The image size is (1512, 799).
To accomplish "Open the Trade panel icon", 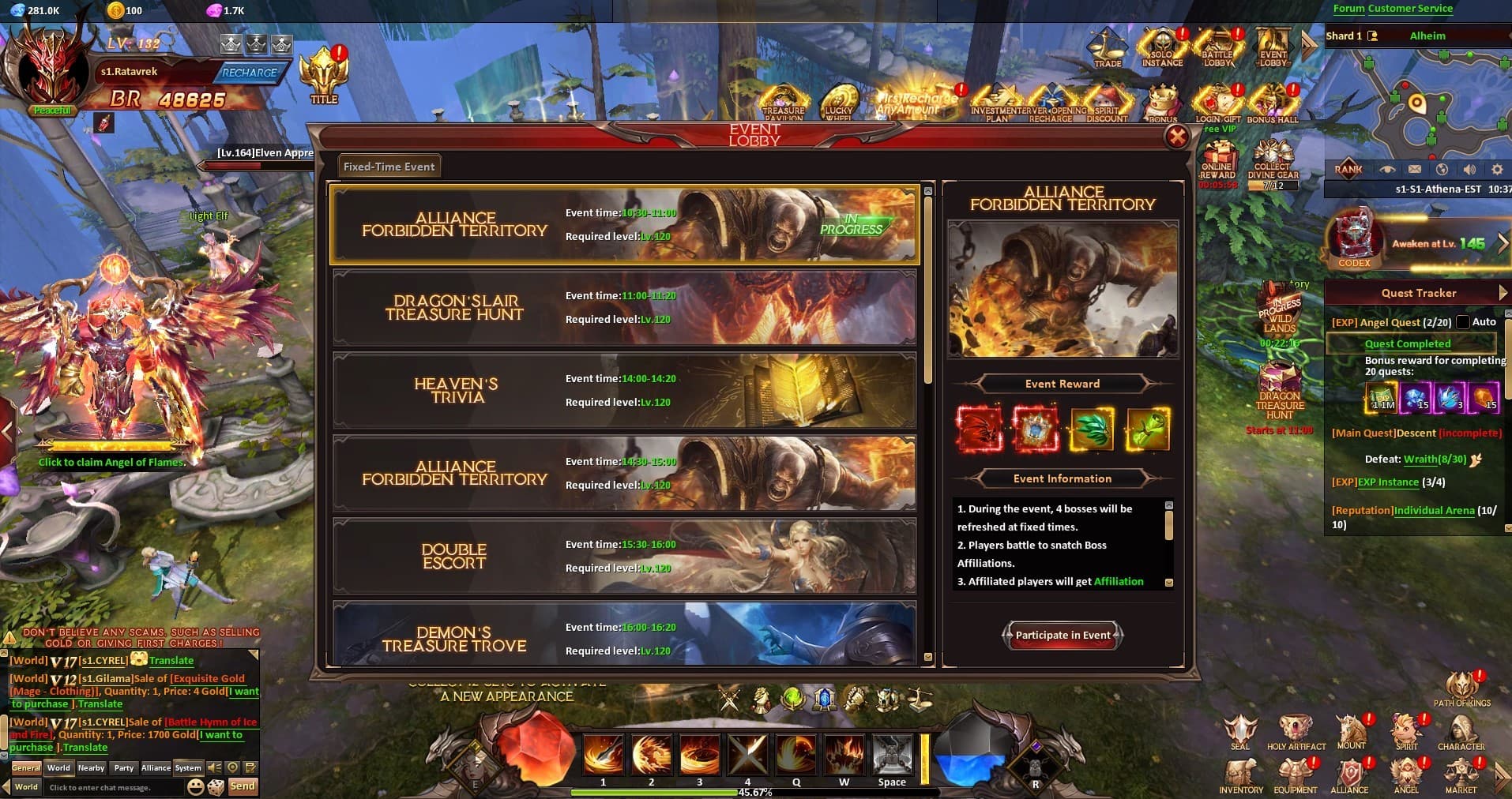I will pyautogui.click(x=1108, y=49).
